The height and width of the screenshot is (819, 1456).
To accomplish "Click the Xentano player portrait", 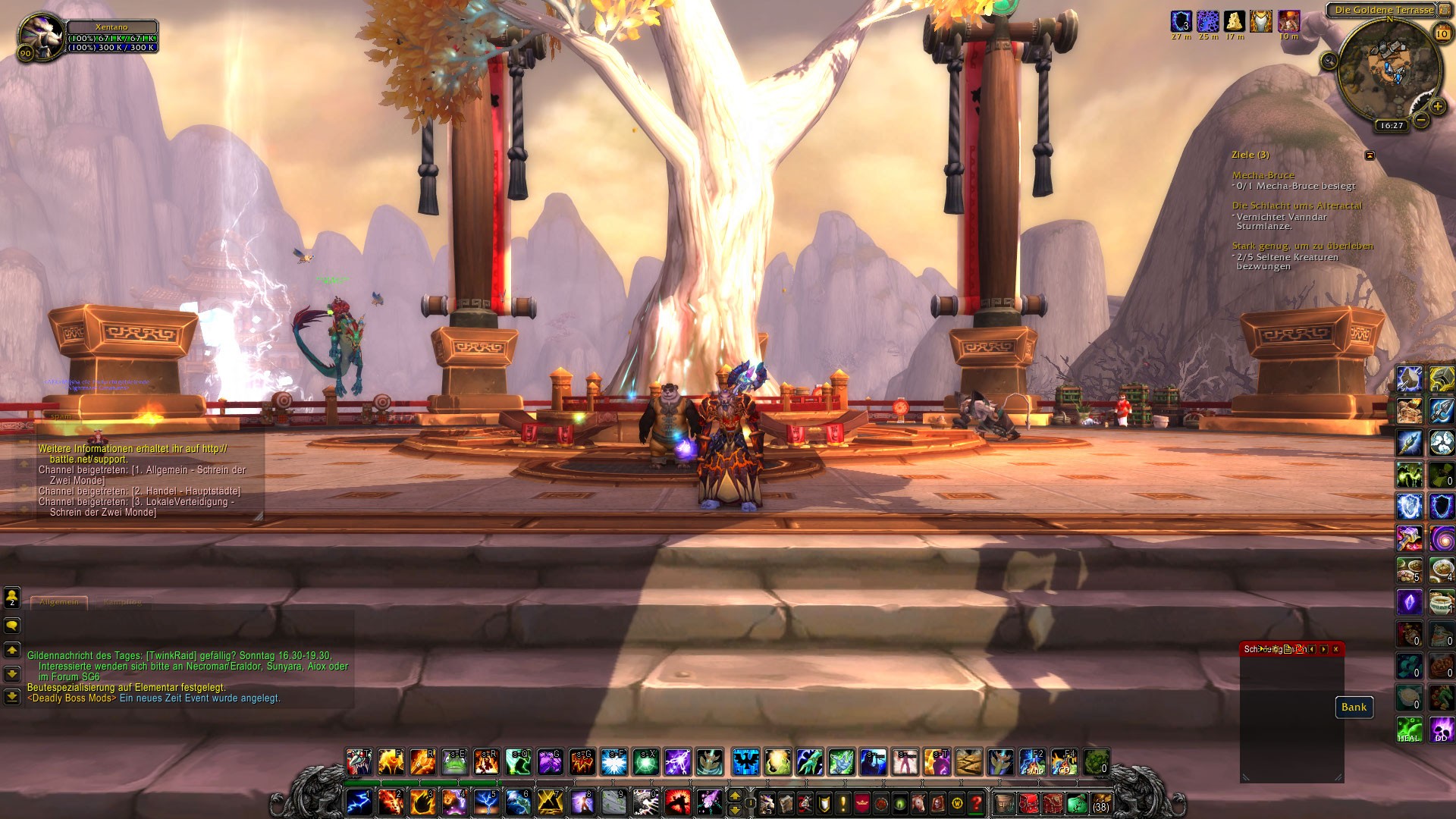I will tap(41, 35).
